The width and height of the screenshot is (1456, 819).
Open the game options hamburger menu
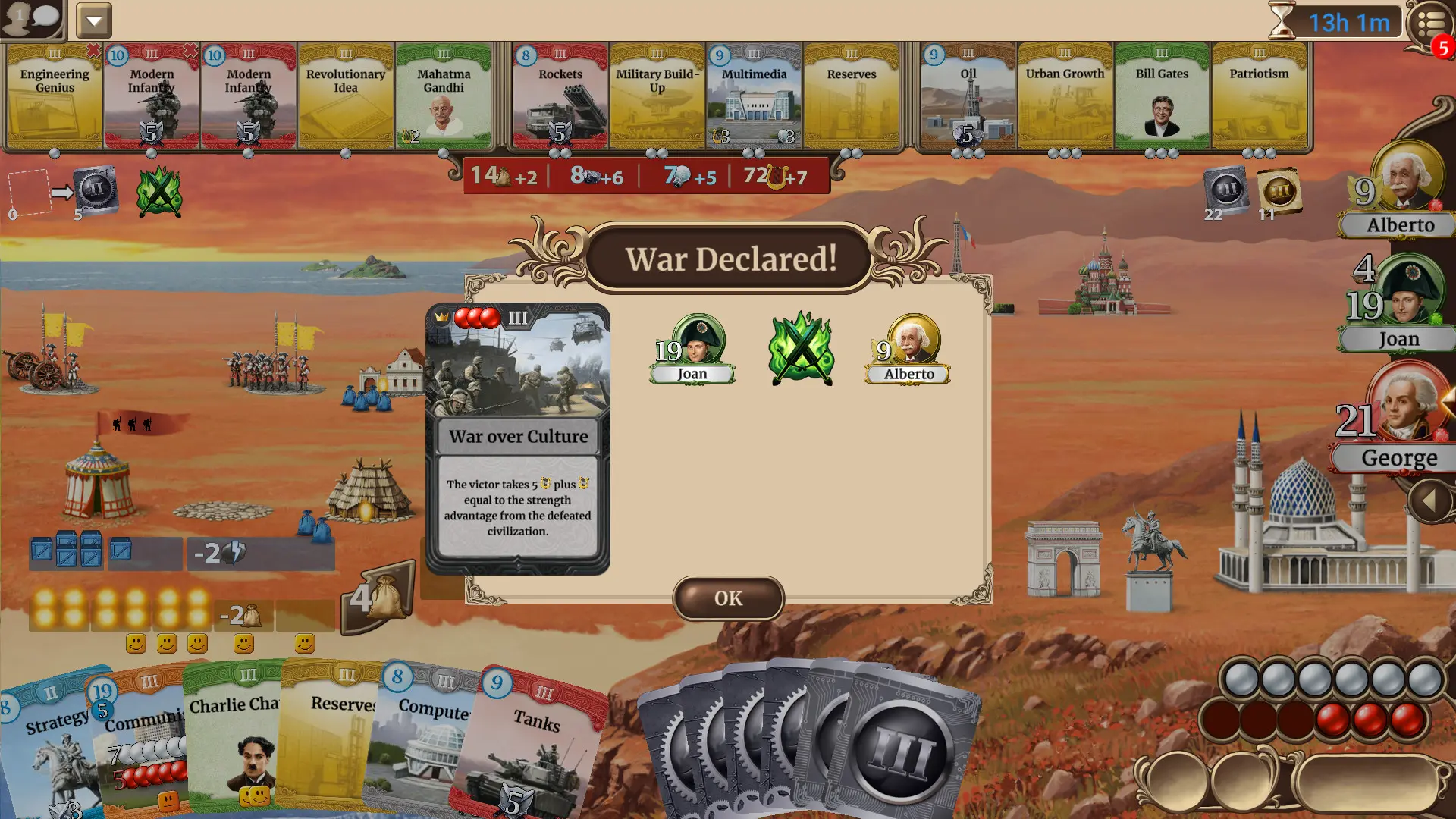coord(1429,20)
